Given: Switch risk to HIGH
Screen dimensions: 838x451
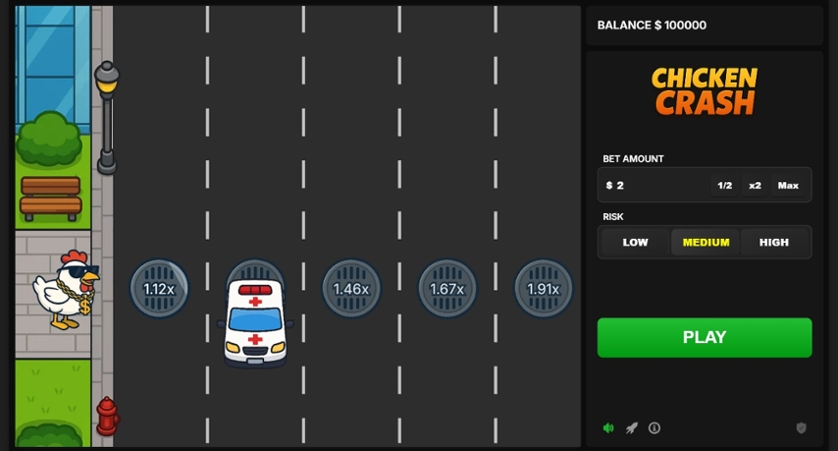Looking at the screenshot, I should (774, 242).
